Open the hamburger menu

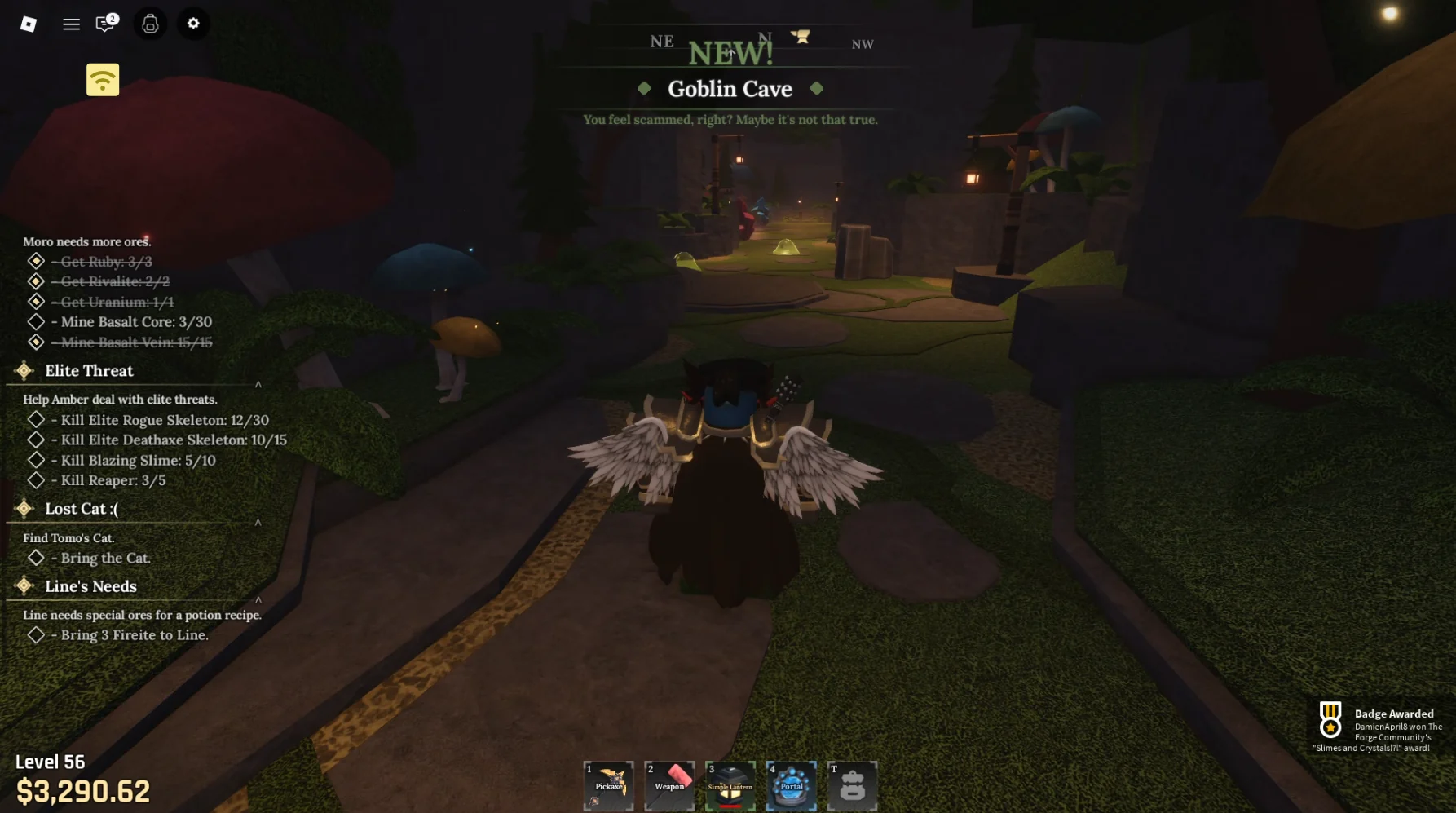click(x=71, y=24)
